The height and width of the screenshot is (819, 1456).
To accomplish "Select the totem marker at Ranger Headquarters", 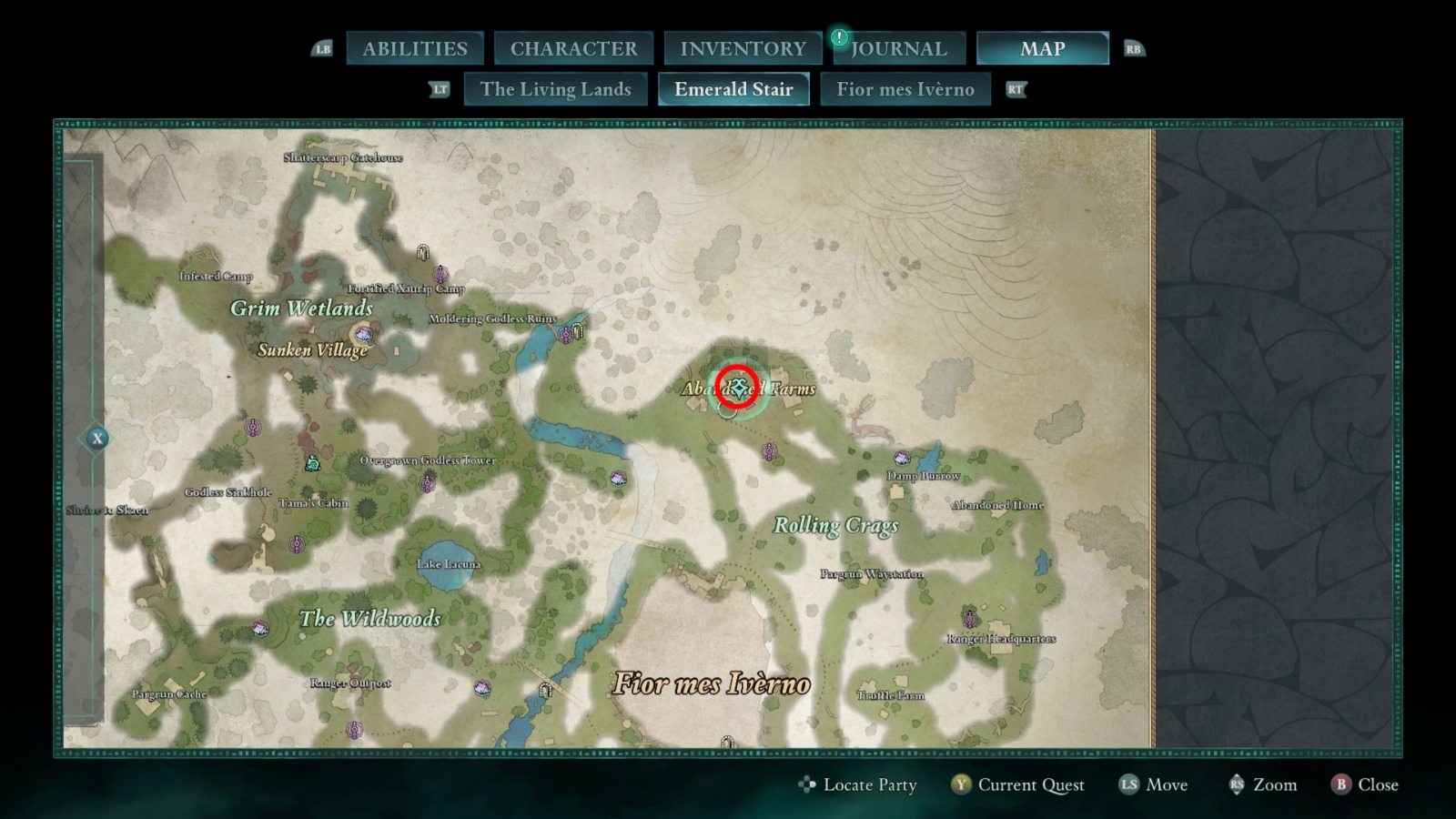I will (x=970, y=620).
